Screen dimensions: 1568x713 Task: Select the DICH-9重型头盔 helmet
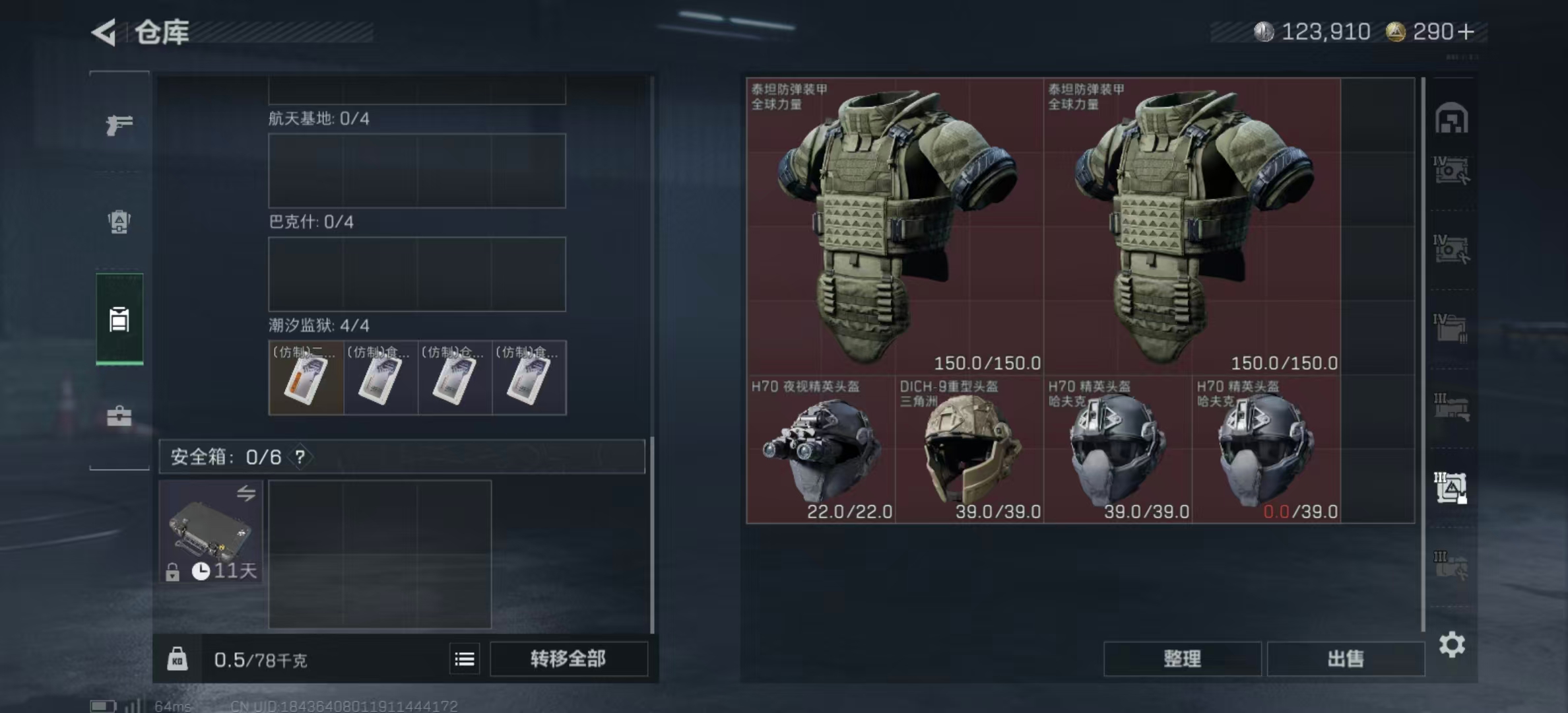pyautogui.click(x=969, y=450)
